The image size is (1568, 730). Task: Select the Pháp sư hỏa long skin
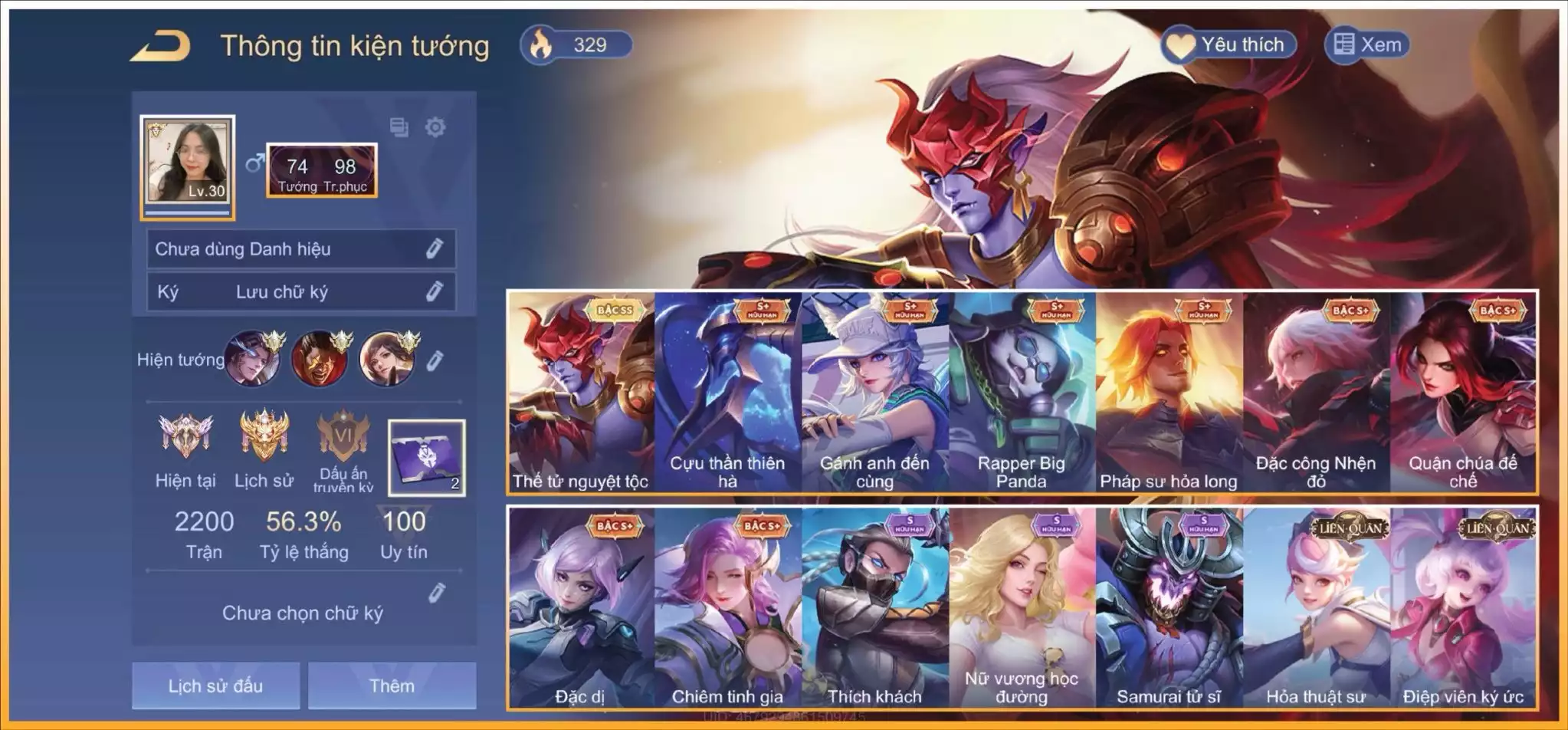coord(1169,393)
